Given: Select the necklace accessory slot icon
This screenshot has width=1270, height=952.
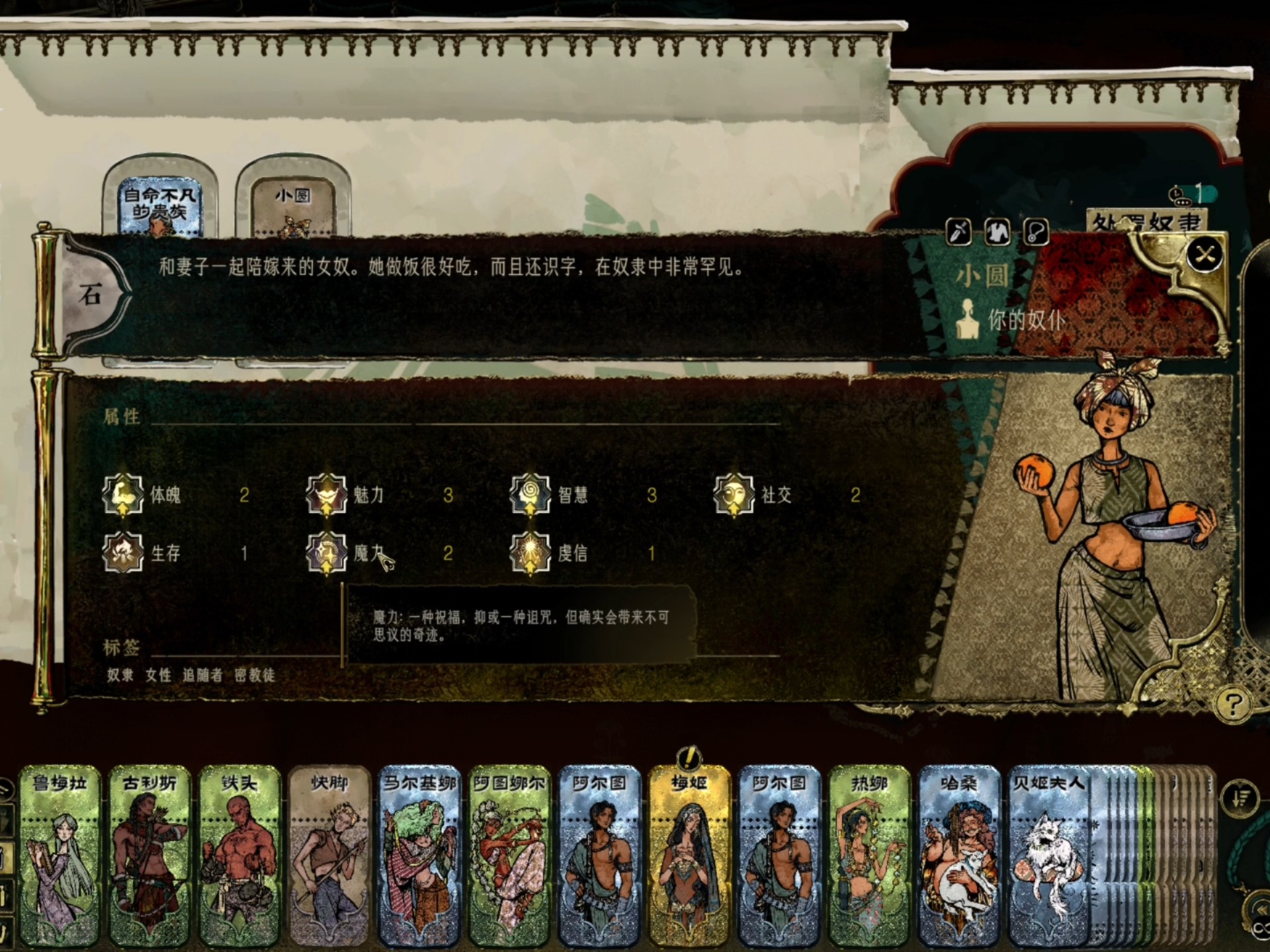Looking at the screenshot, I should pos(1036,232).
